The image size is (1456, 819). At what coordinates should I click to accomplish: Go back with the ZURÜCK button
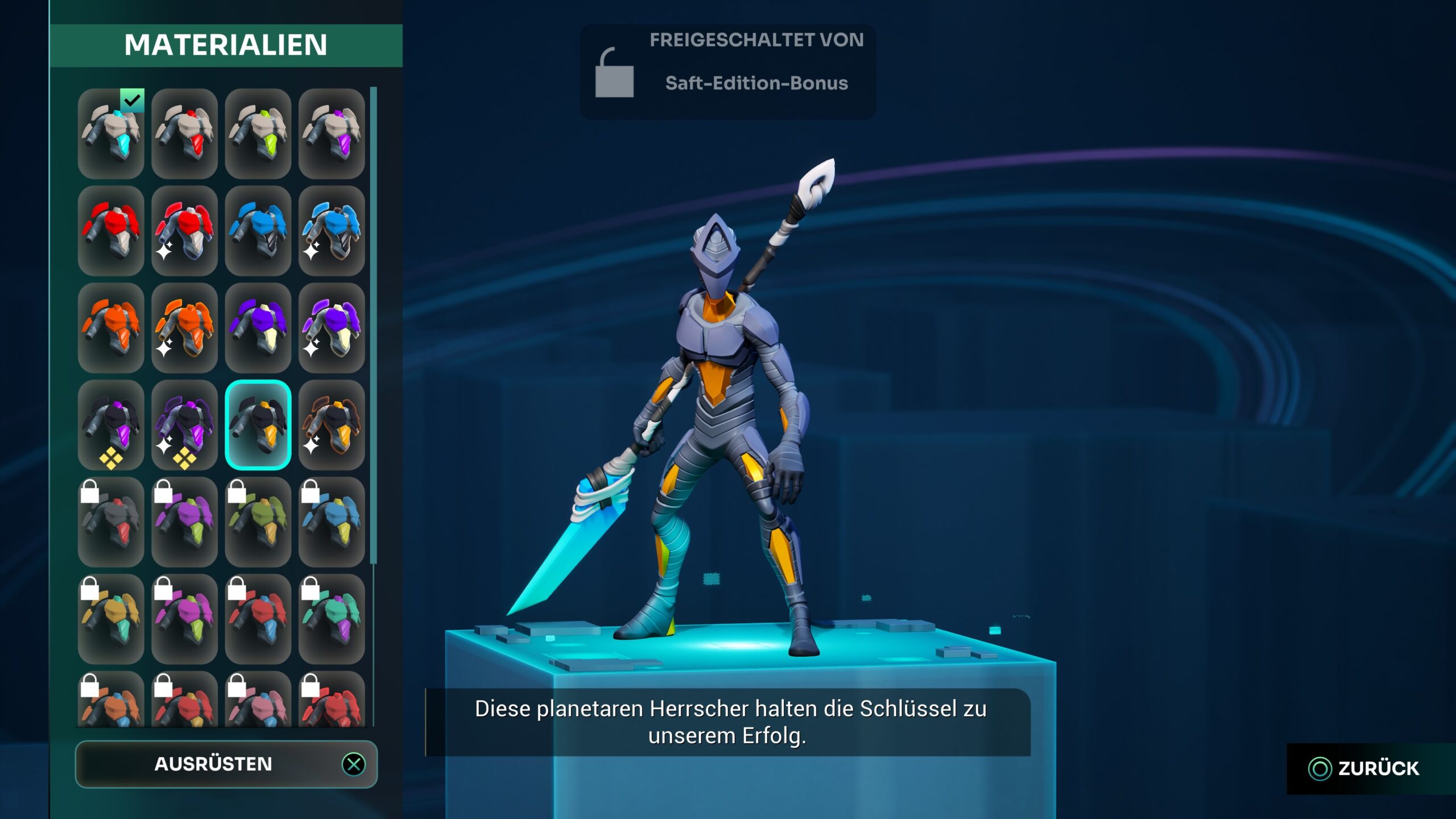1365,768
